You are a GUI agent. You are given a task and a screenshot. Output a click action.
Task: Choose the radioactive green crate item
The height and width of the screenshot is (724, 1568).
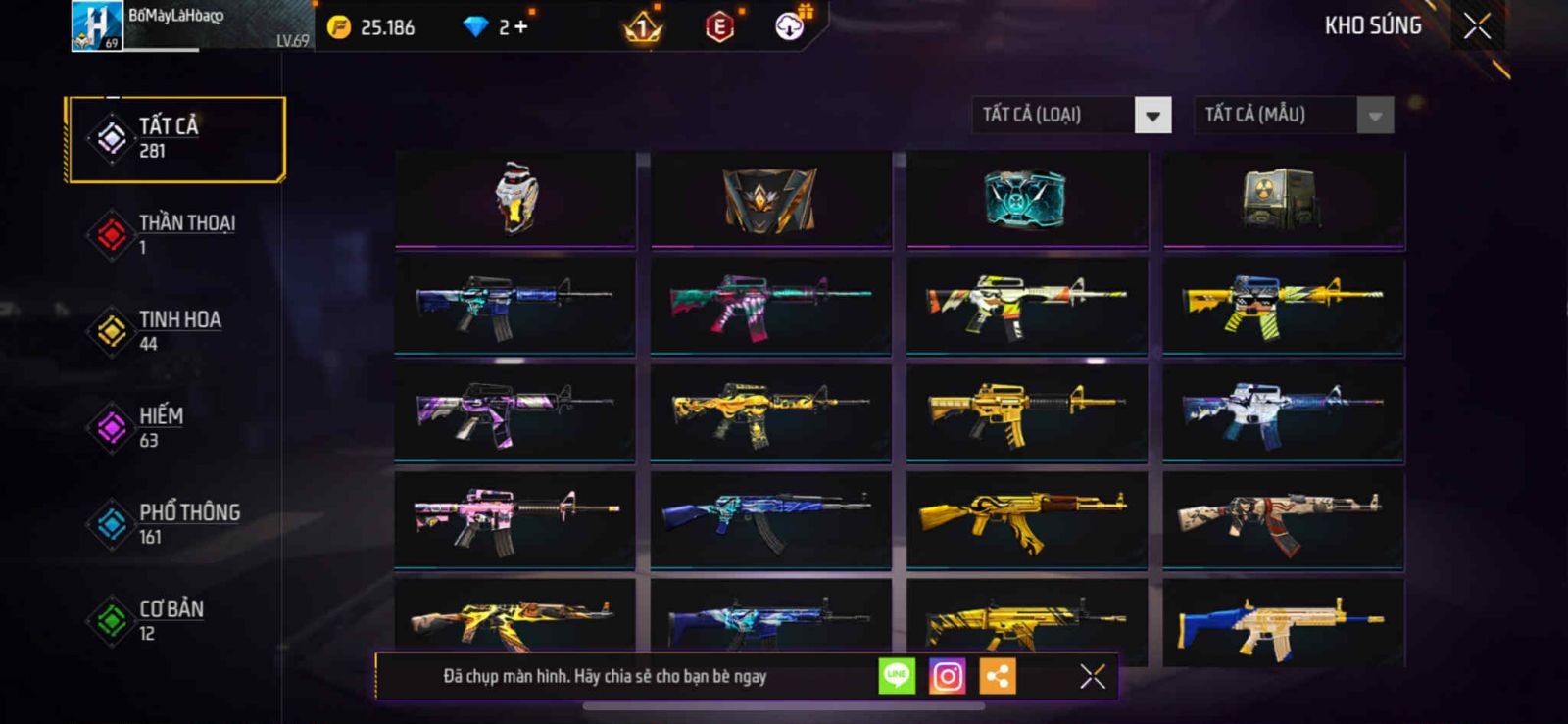coord(1283,198)
